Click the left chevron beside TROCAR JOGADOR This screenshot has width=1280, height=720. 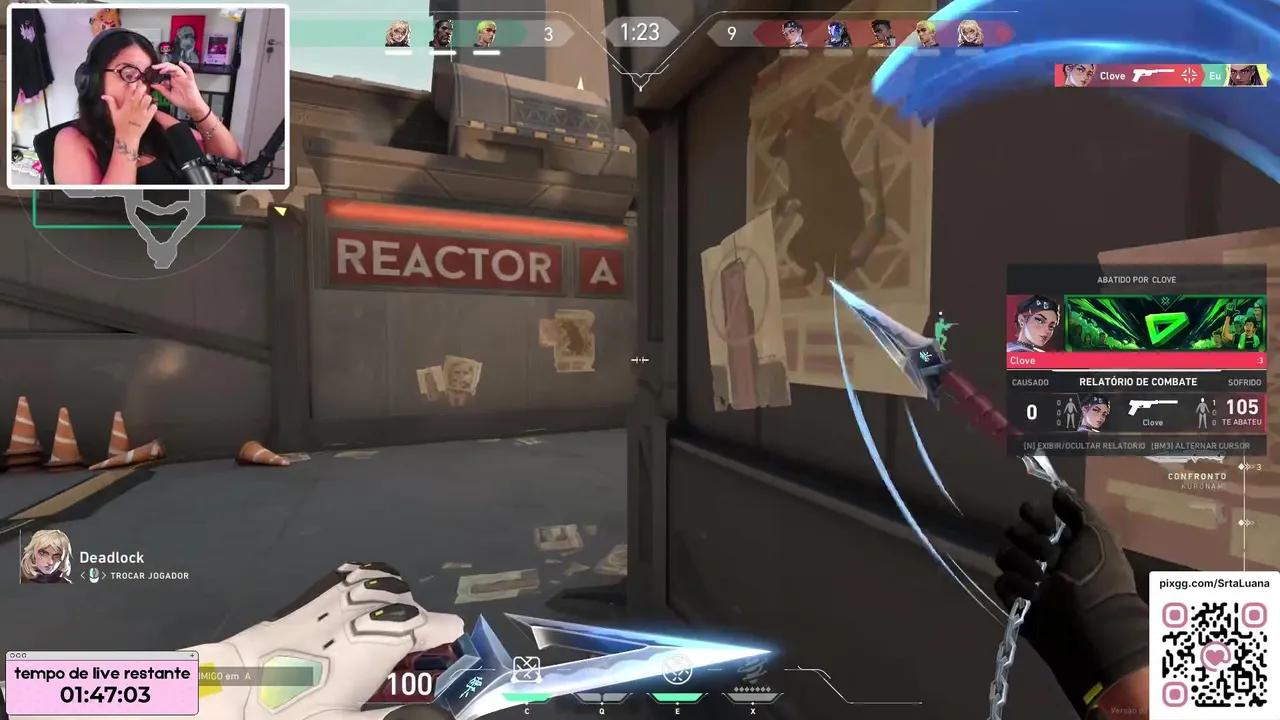[x=83, y=575]
